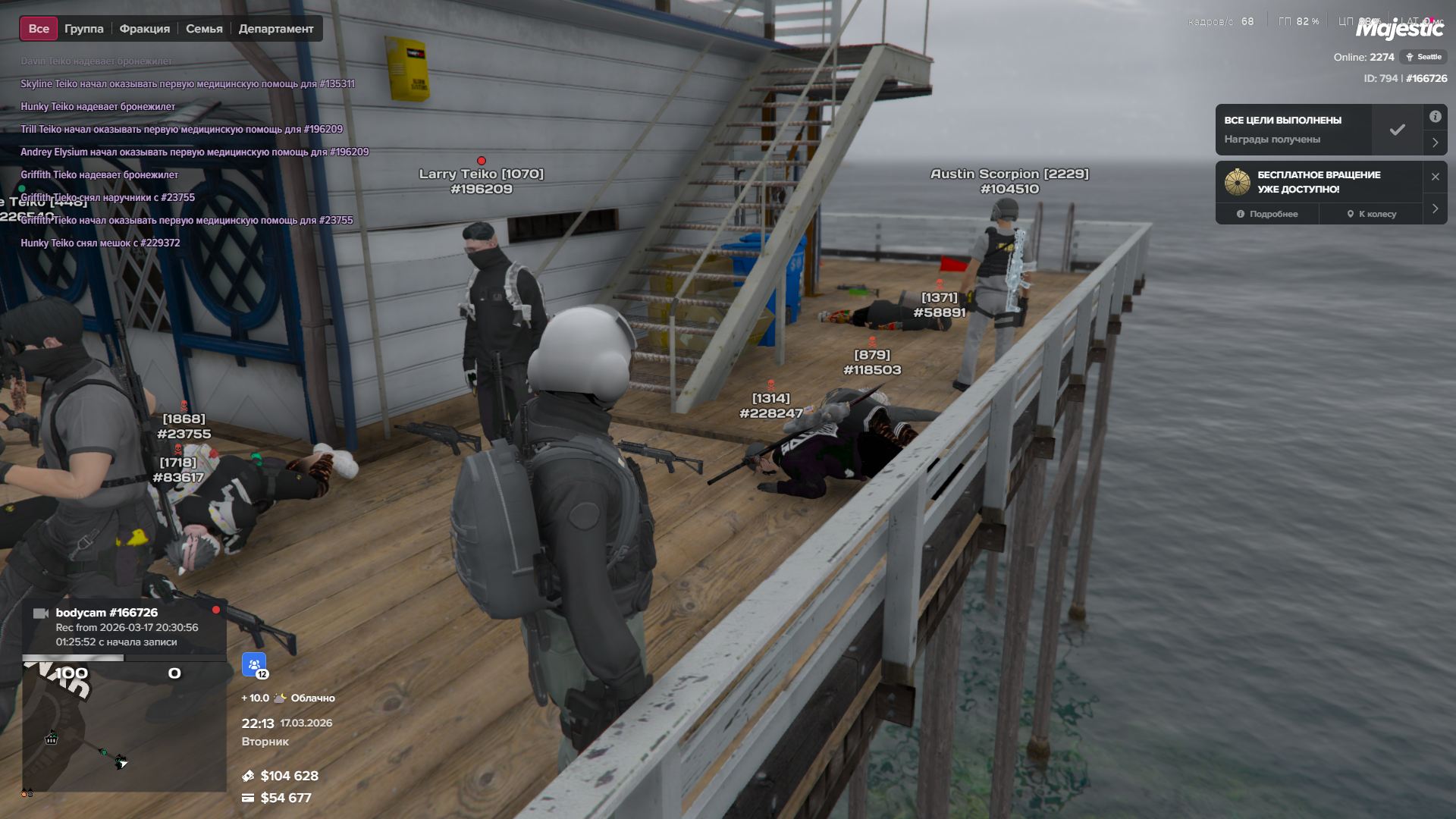Viewport: 1456px width, 819px height.
Task: Open the goals info icon
Action: pos(1435,117)
